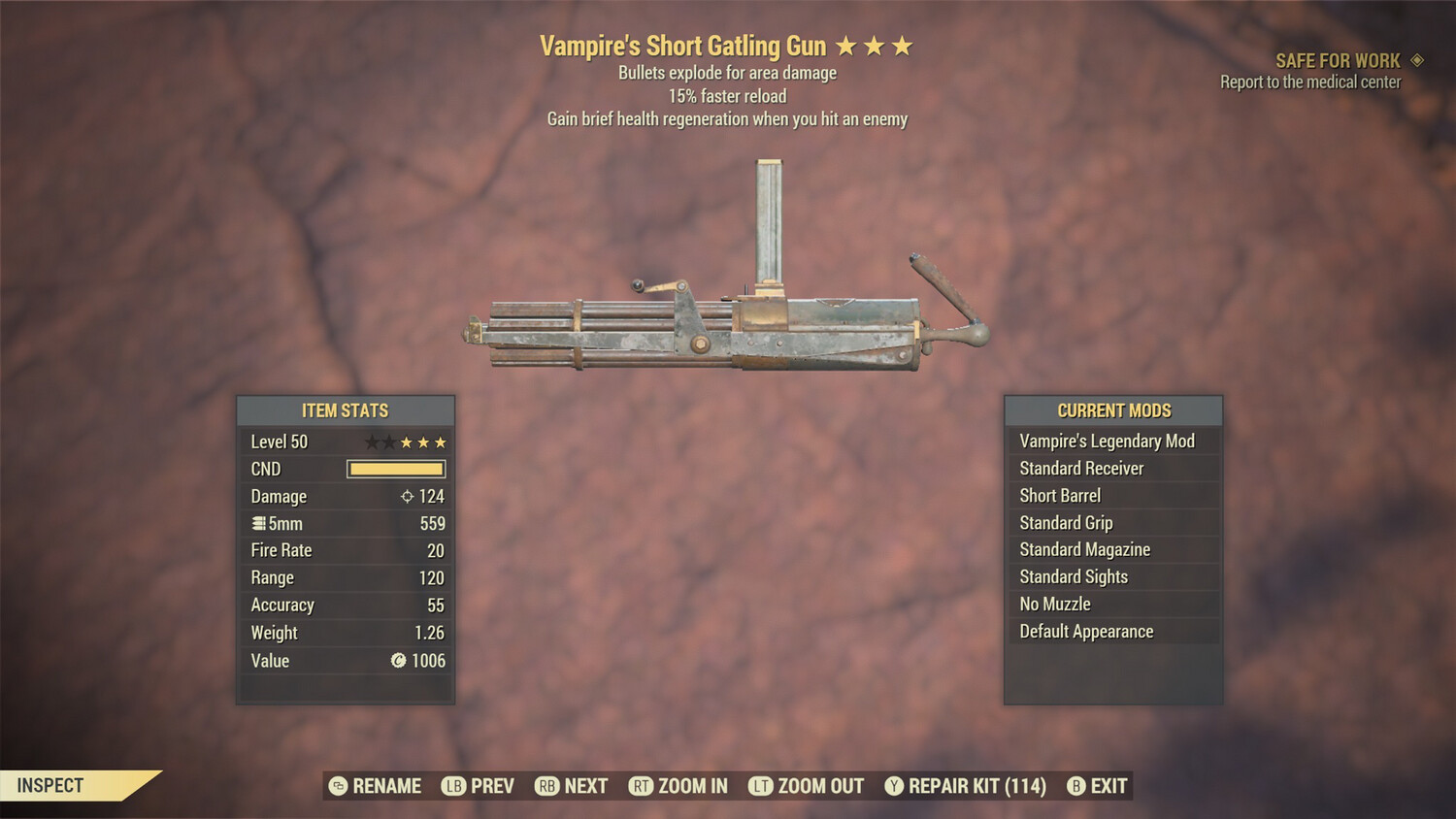The height and width of the screenshot is (819, 1456).
Task: Click the Y Repair Kit button icon
Action: pos(893,786)
